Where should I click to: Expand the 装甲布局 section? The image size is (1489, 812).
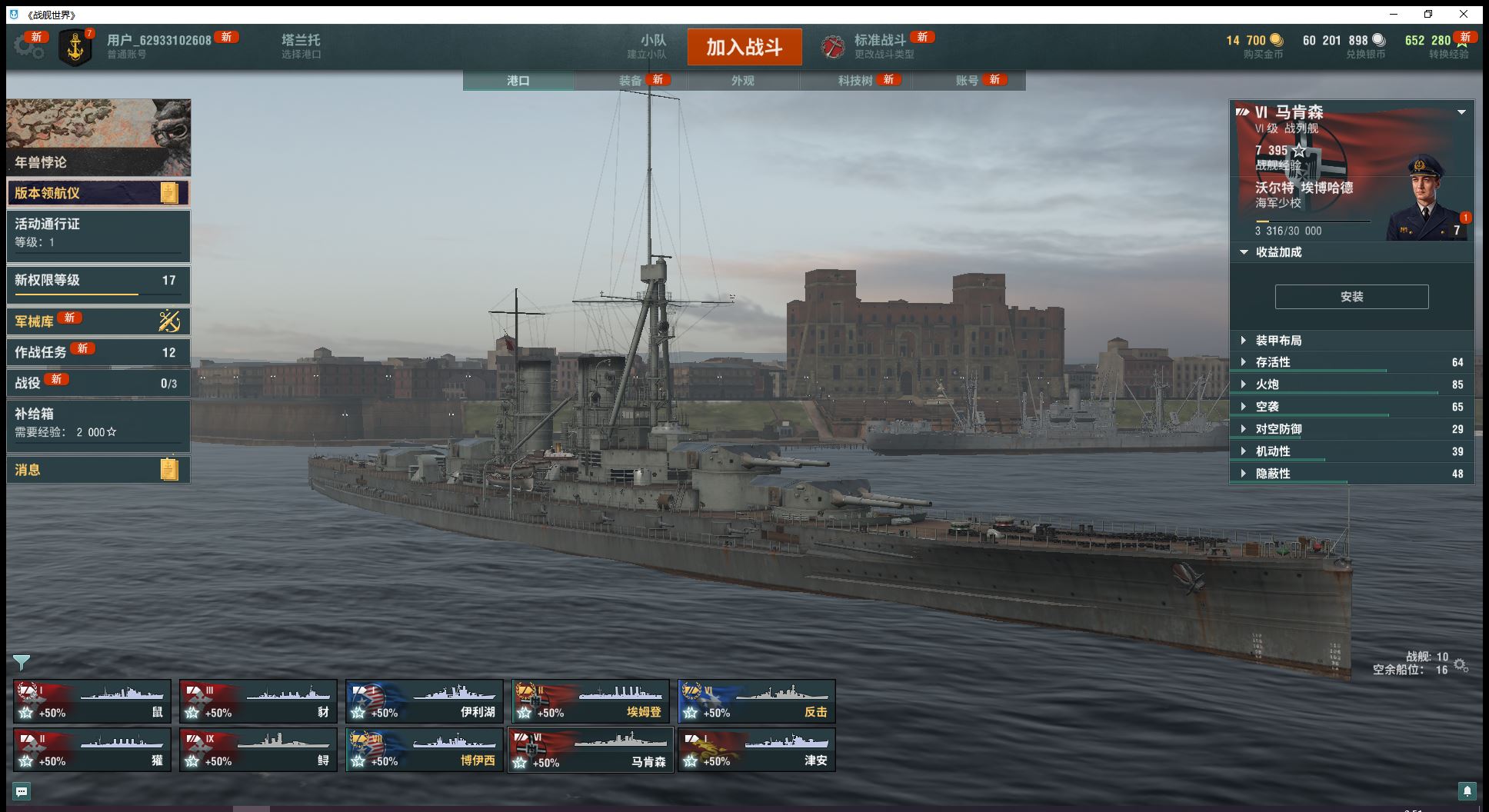(1278, 341)
